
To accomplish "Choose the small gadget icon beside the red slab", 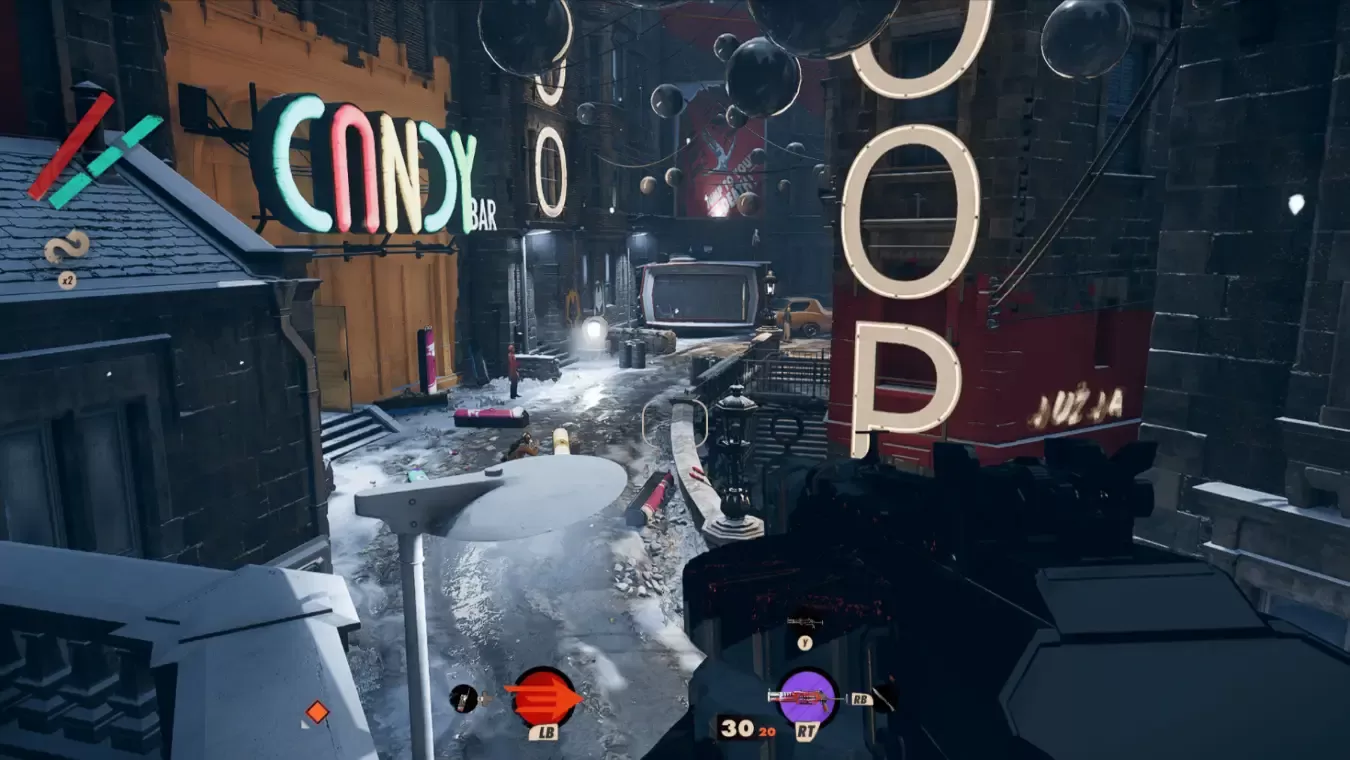I will tap(463, 699).
